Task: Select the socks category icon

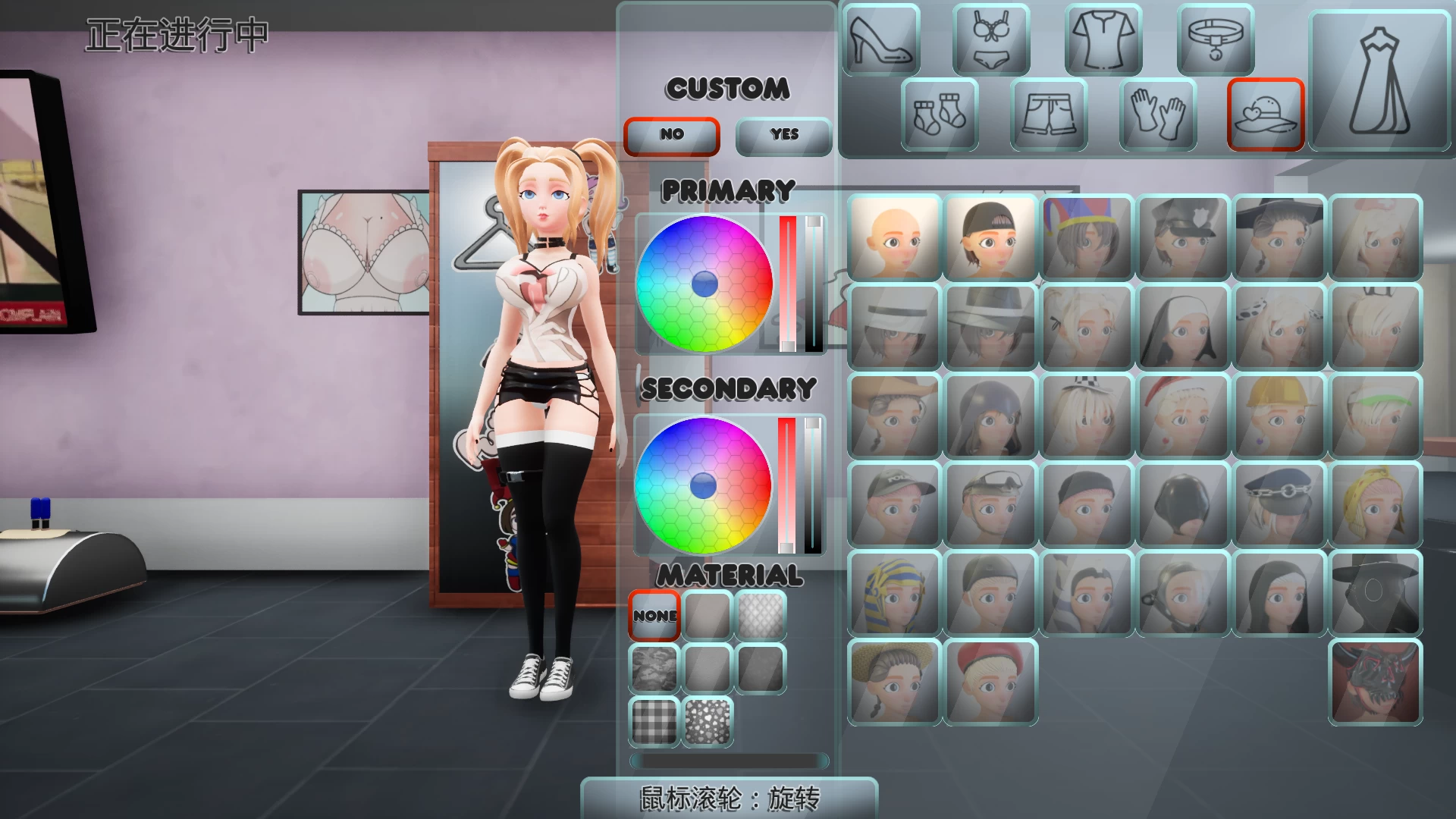Action: pos(938,114)
